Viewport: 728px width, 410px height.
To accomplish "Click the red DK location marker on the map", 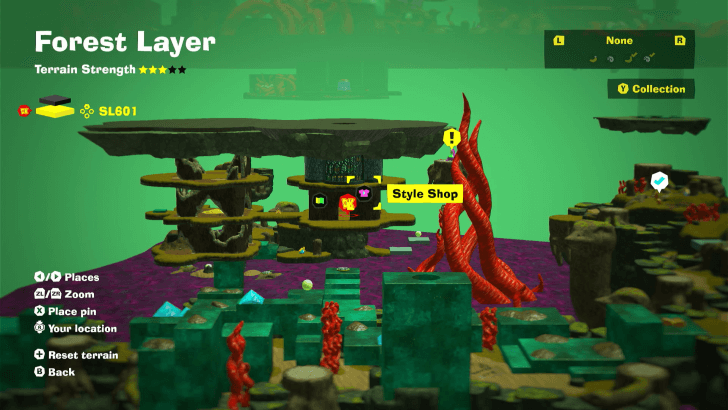I will point(347,204).
